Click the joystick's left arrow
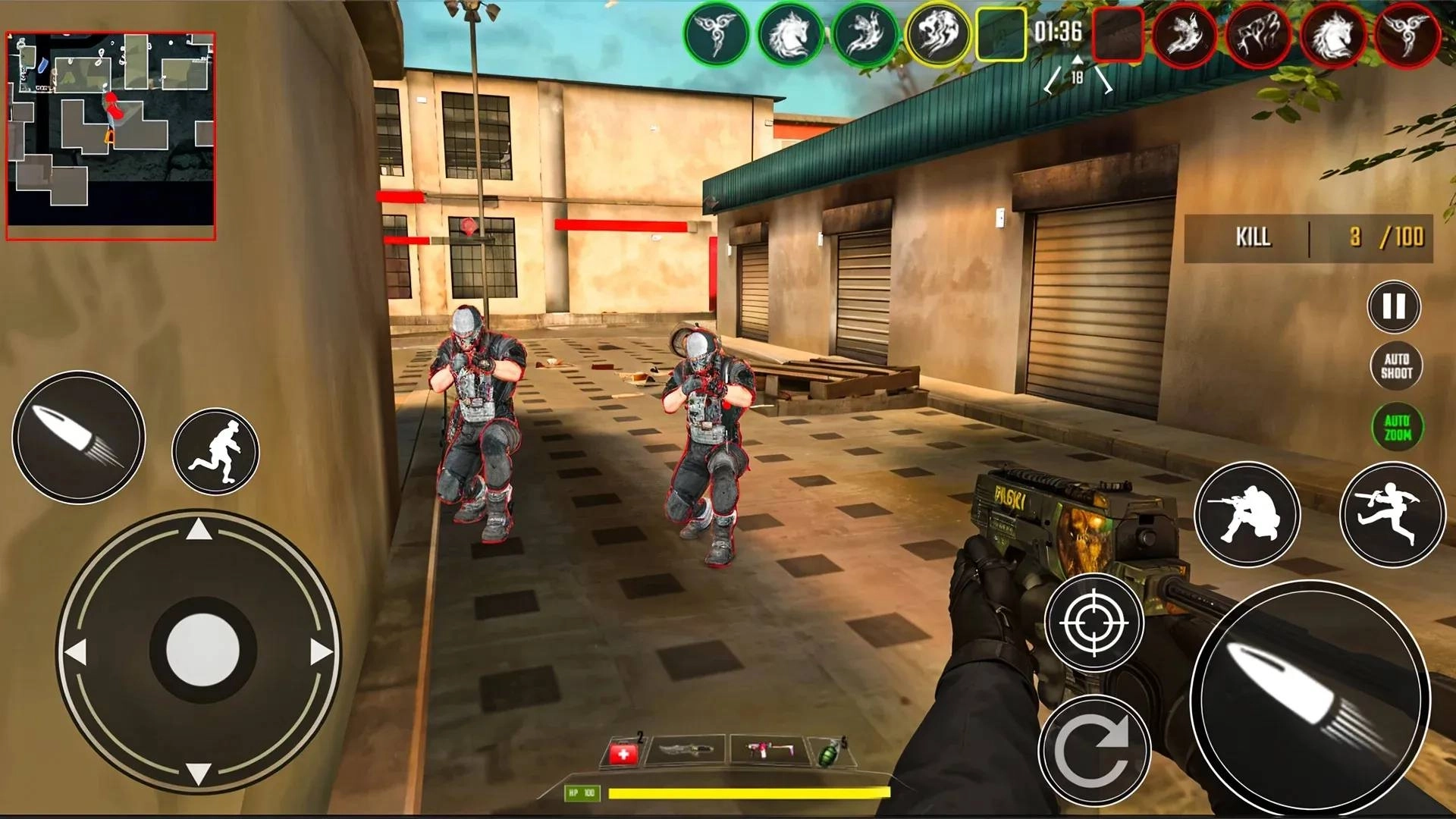Viewport: 1456px width, 819px height. [76, 651]
